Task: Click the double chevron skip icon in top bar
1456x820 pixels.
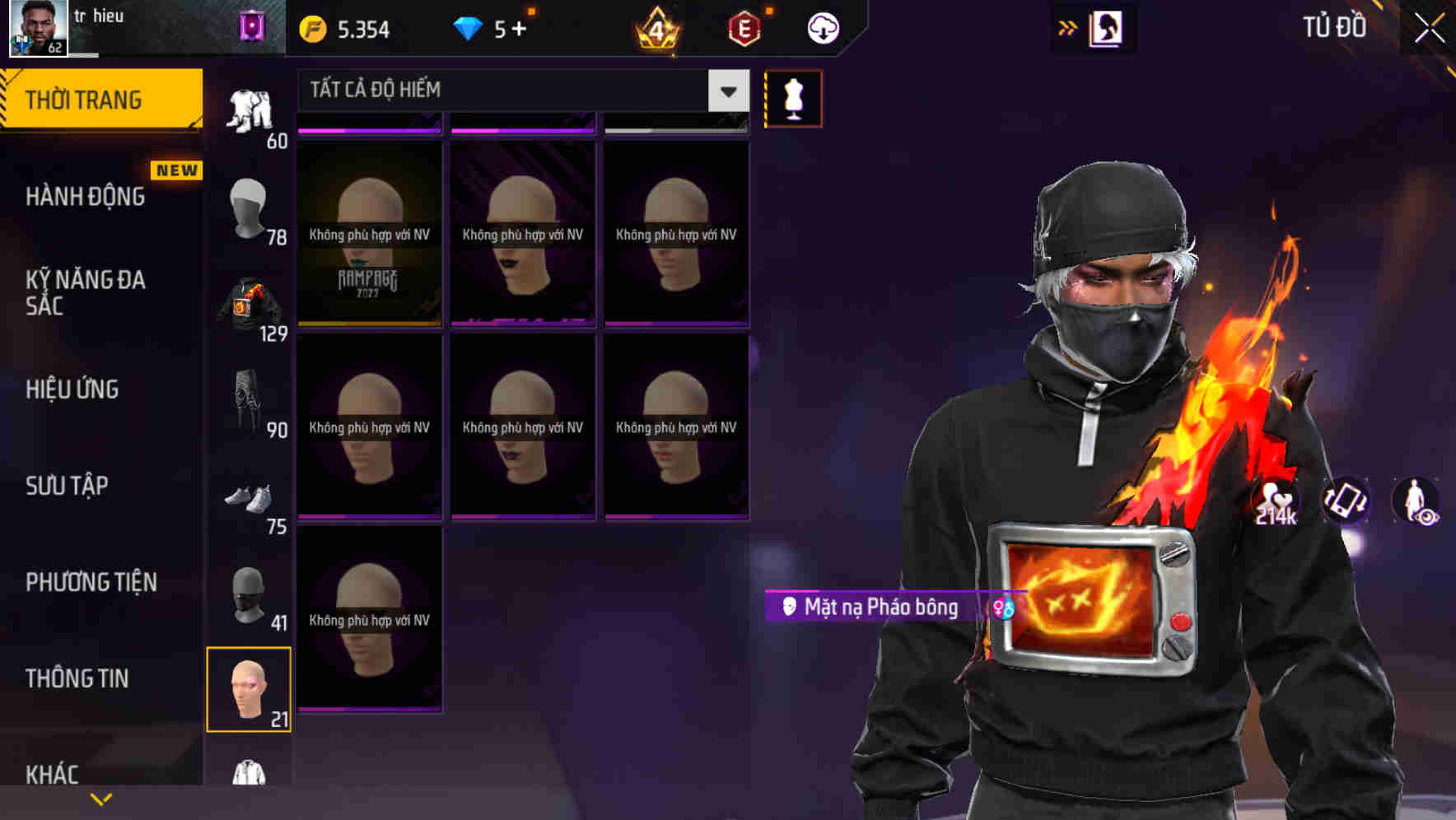Action: [1068, 26]
